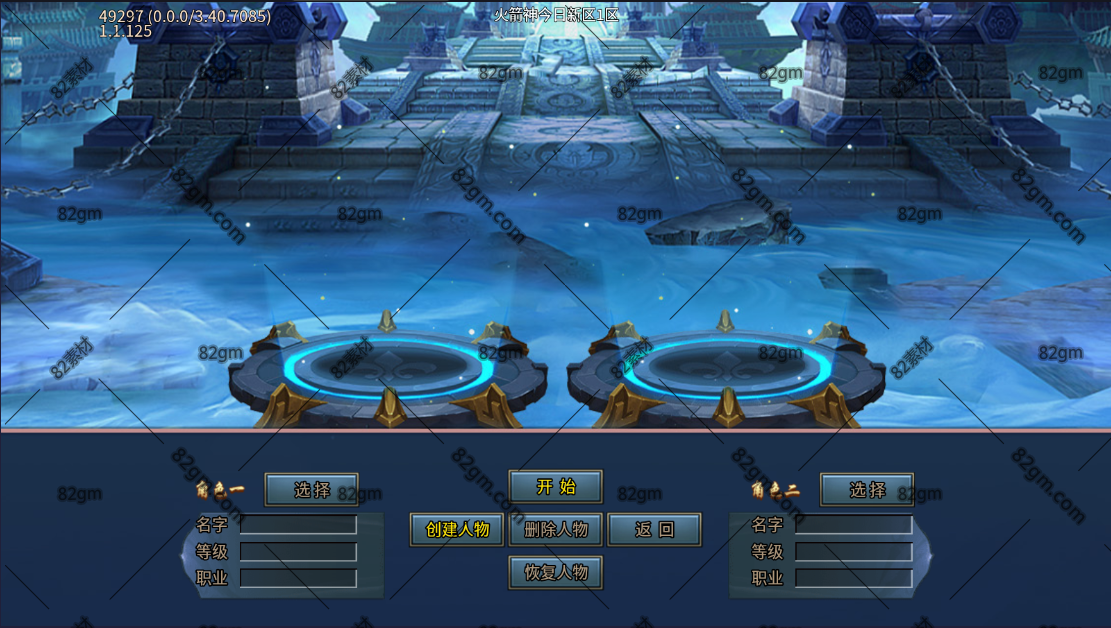The height and width of the screenshot is (628, 1111).
Task: Open 创建人物 to create a character
Action: (x=457, y=530)
